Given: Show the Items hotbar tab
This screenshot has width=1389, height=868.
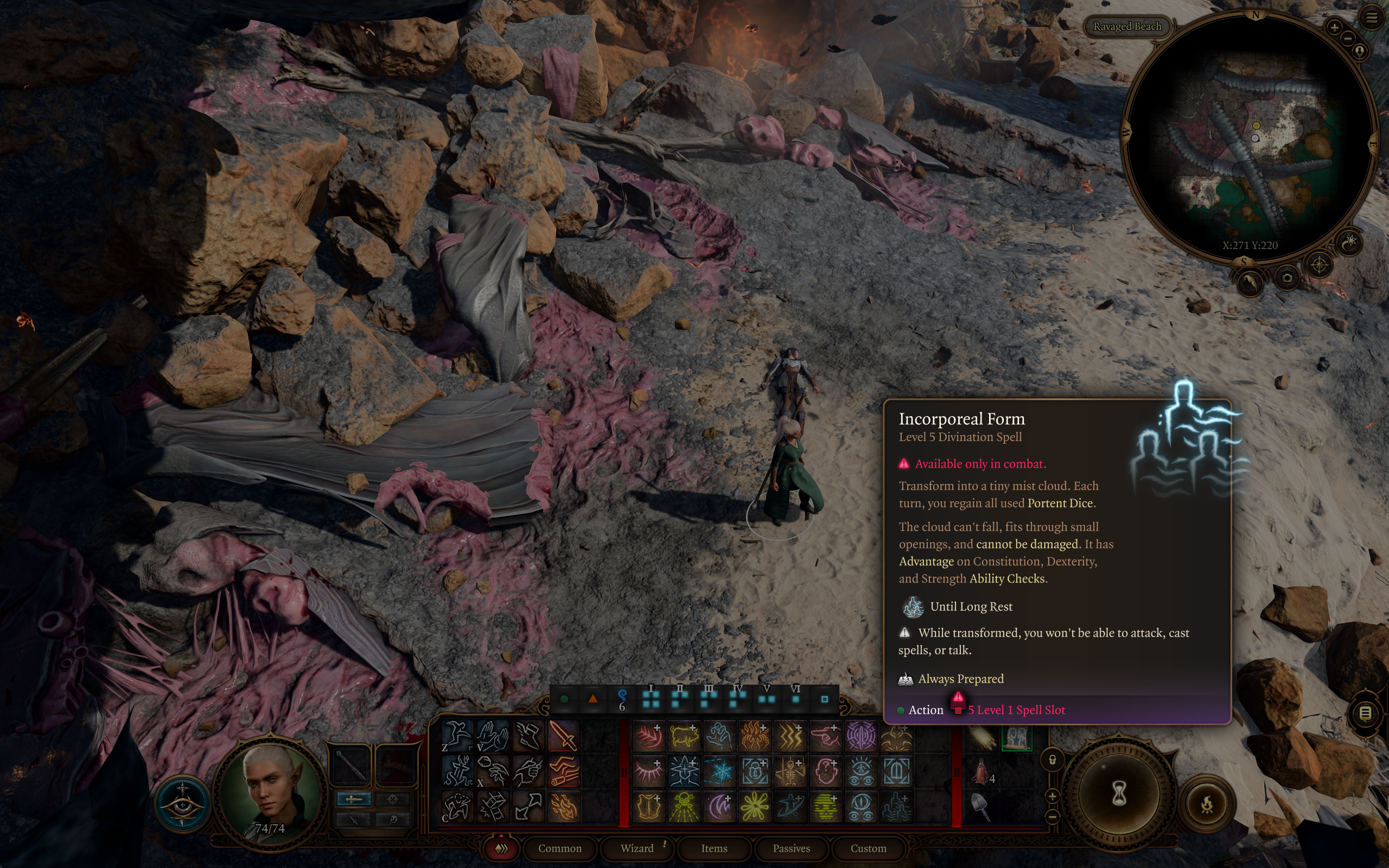Looking at the screenshot, I should [714, 848].
